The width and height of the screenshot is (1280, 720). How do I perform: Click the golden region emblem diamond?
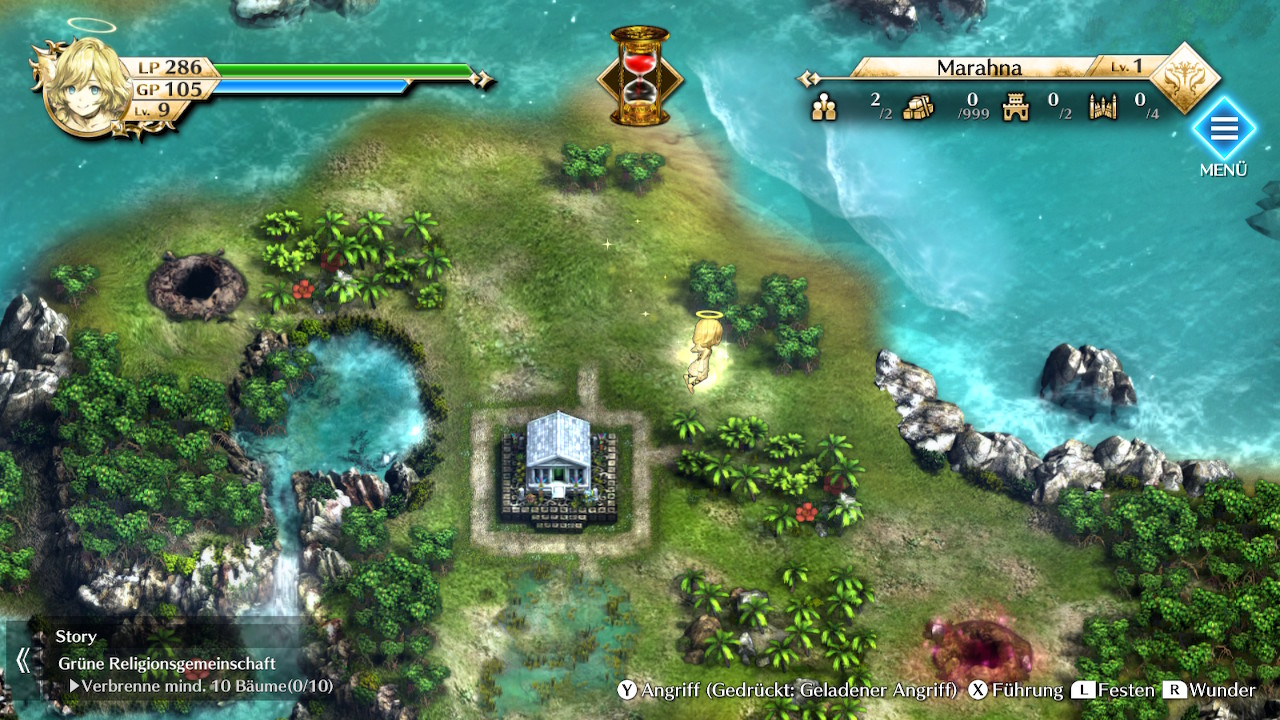(1185, 77)
